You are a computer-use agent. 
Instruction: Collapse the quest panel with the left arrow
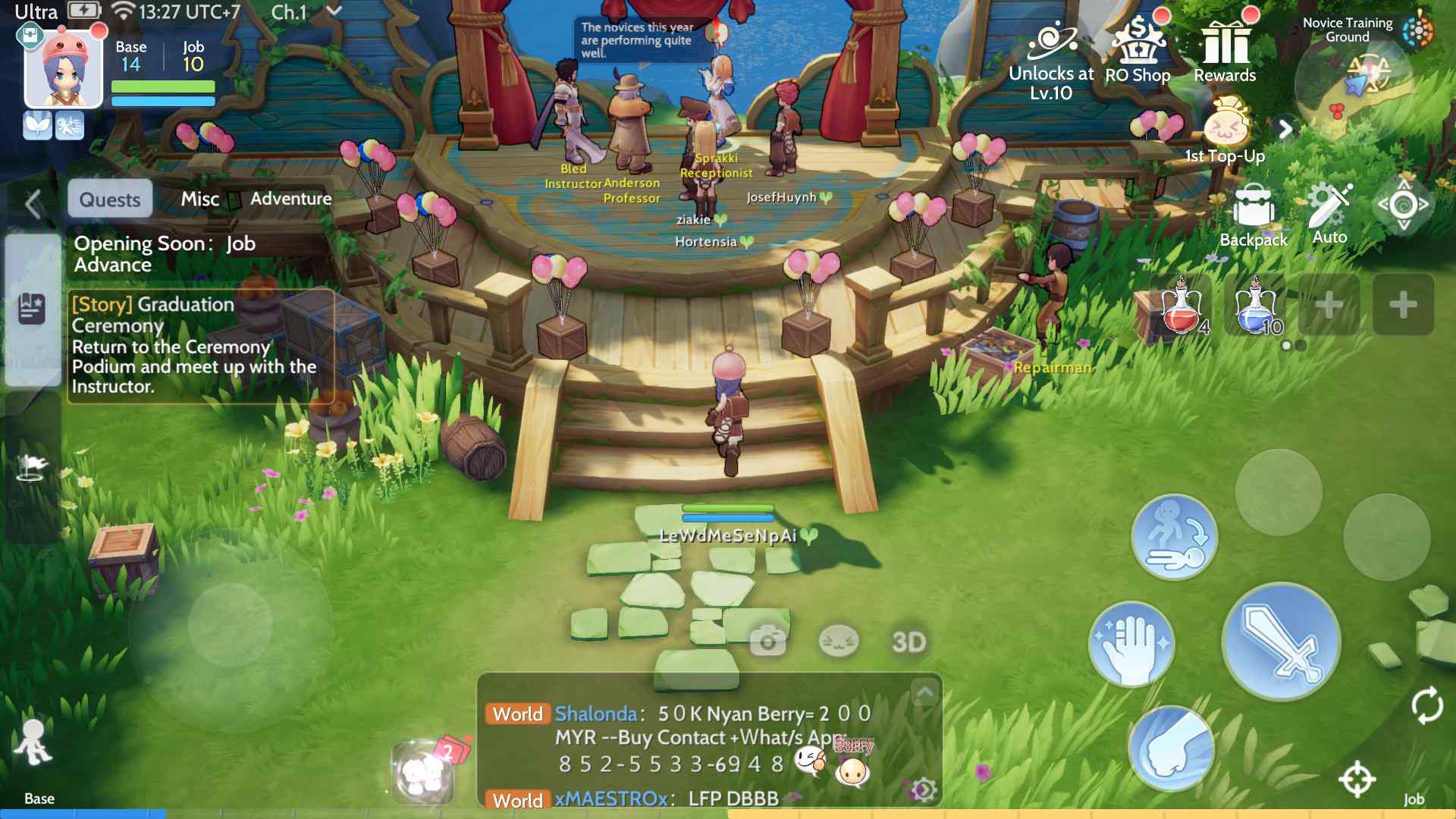click(x=33, y=204)
